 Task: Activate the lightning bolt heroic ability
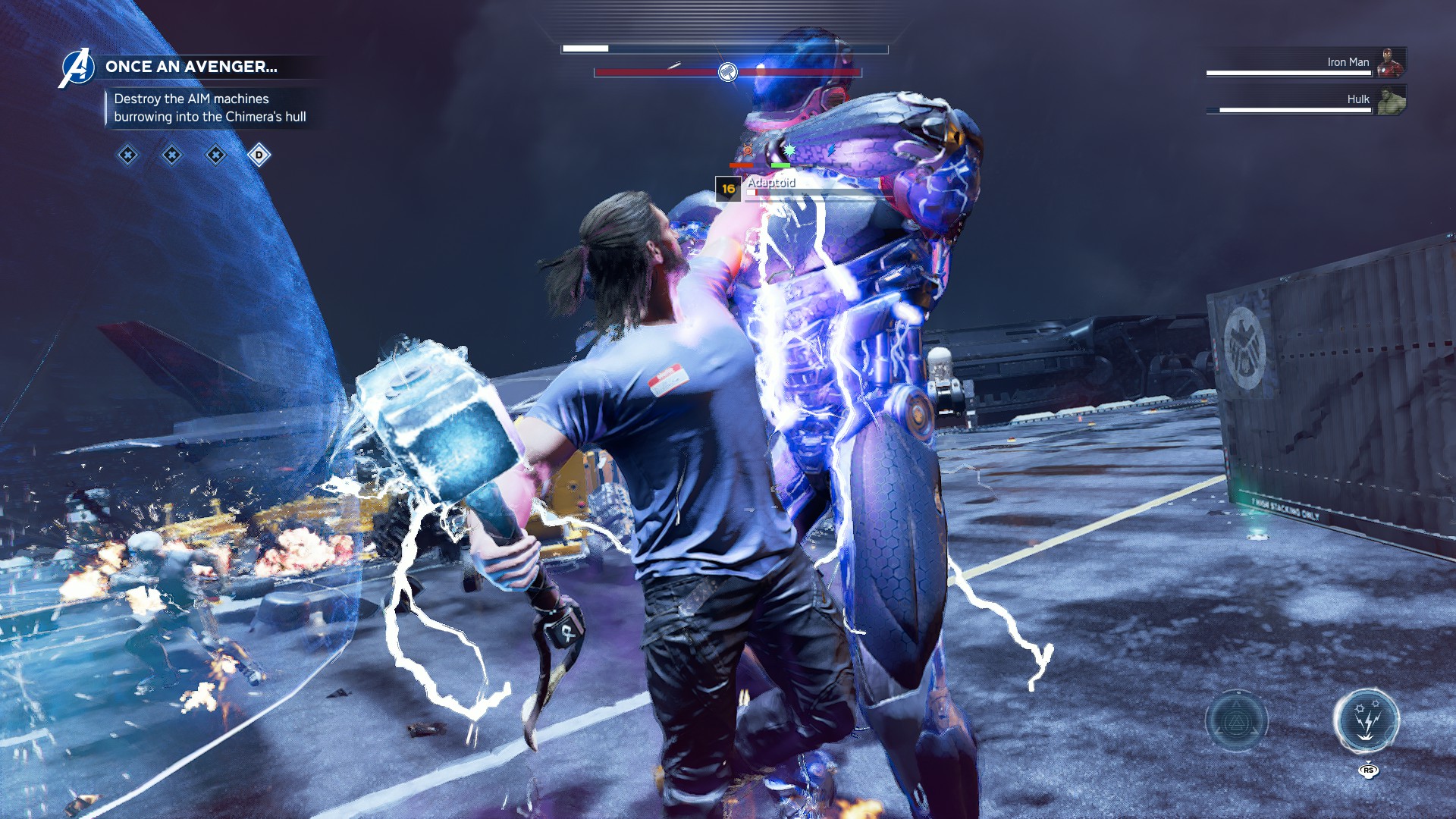point(1367,720)
